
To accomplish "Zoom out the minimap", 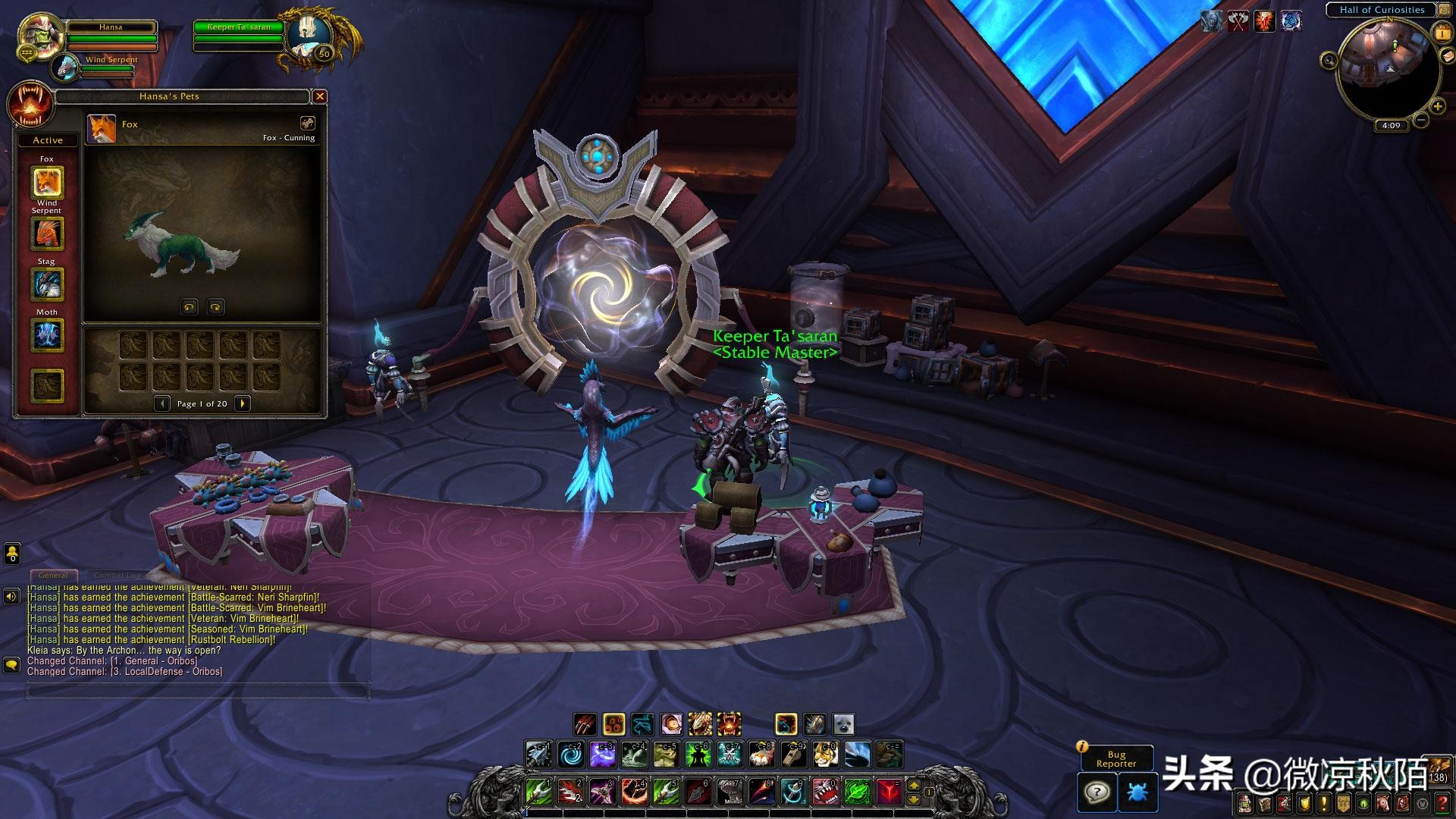I will pos(1421,120).
